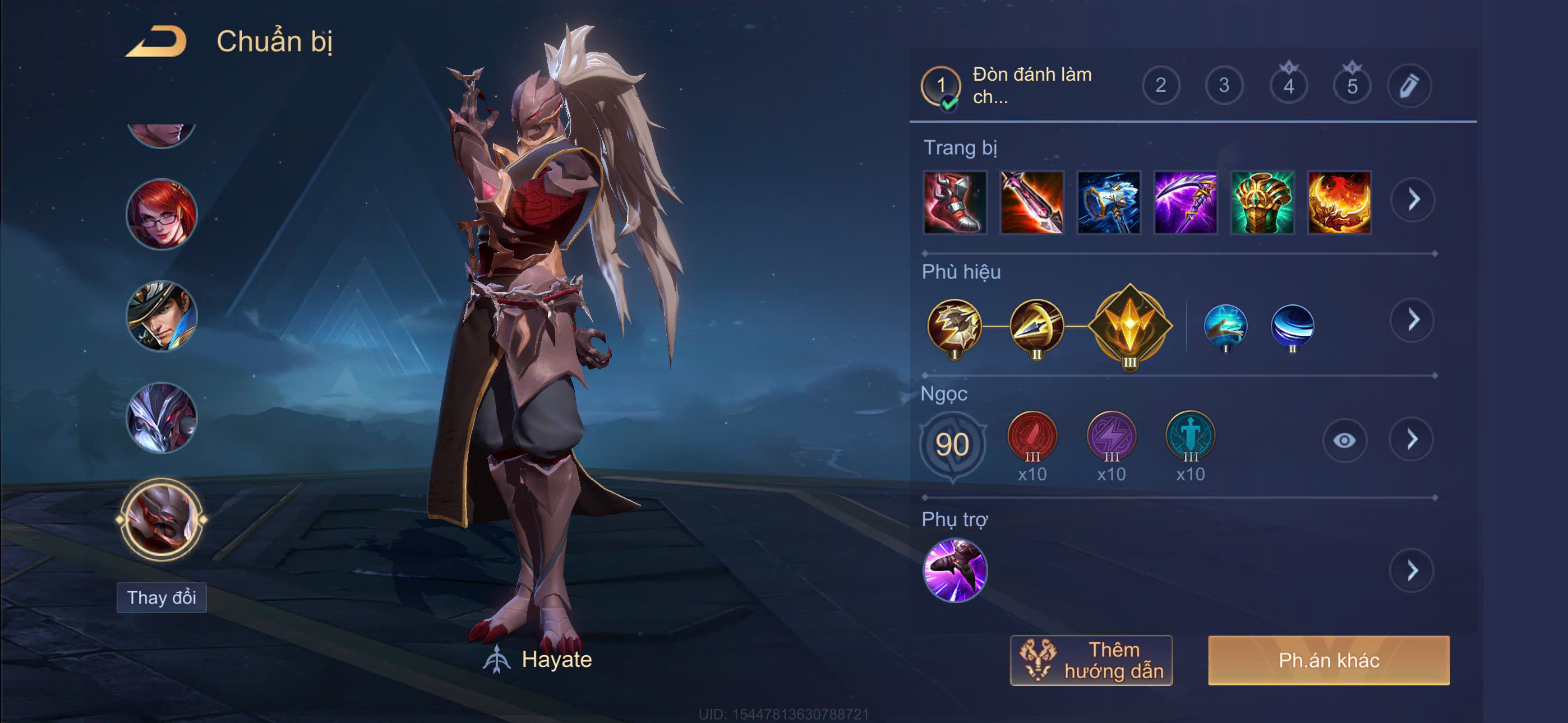Image resolution: width=1568 pixels, height=723 pixels.
Task: Open build preset 4
Action: [x=1288, y=86]
